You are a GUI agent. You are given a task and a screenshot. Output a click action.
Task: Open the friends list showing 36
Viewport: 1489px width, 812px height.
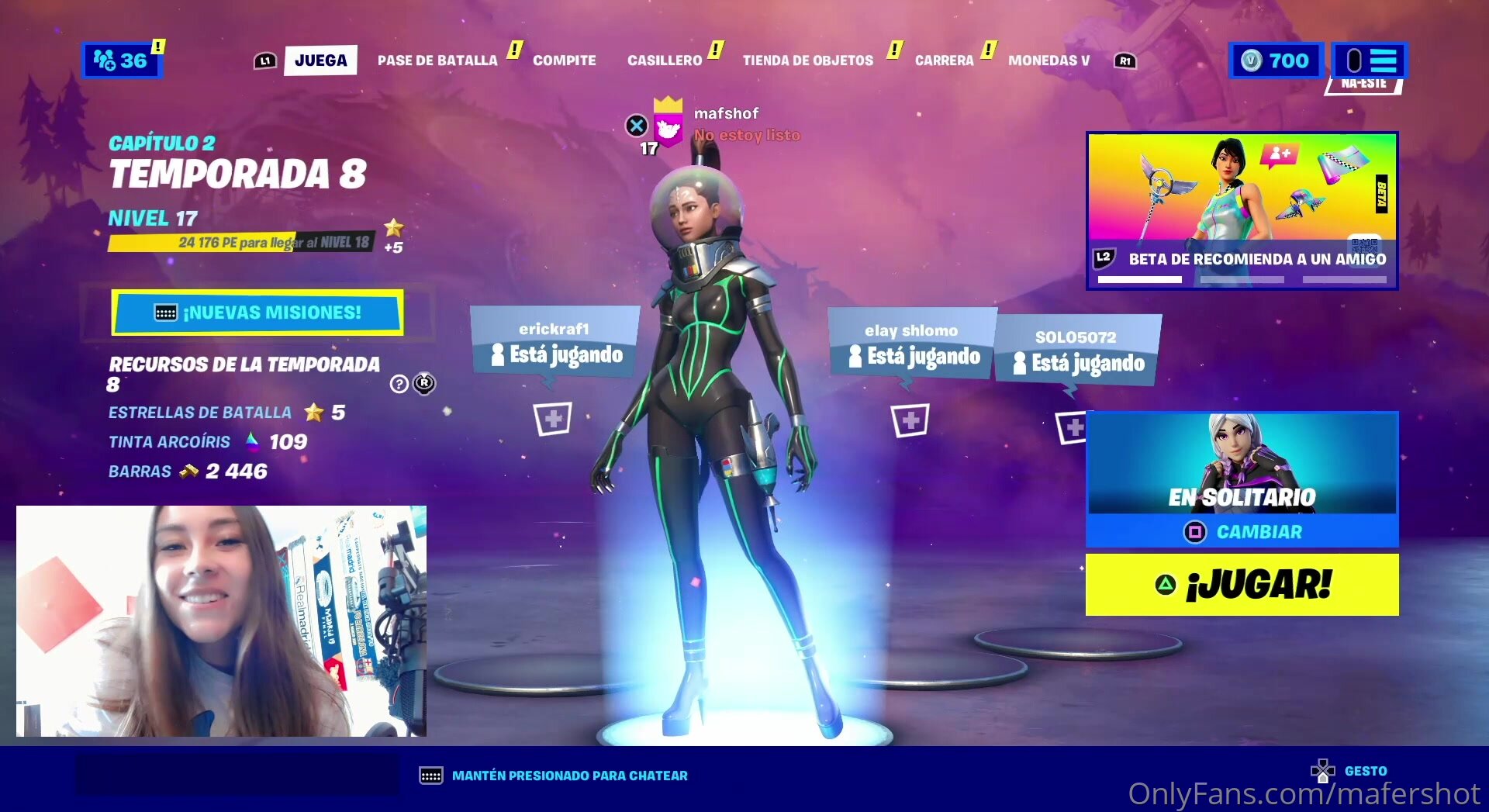click(x=121, y=60)
